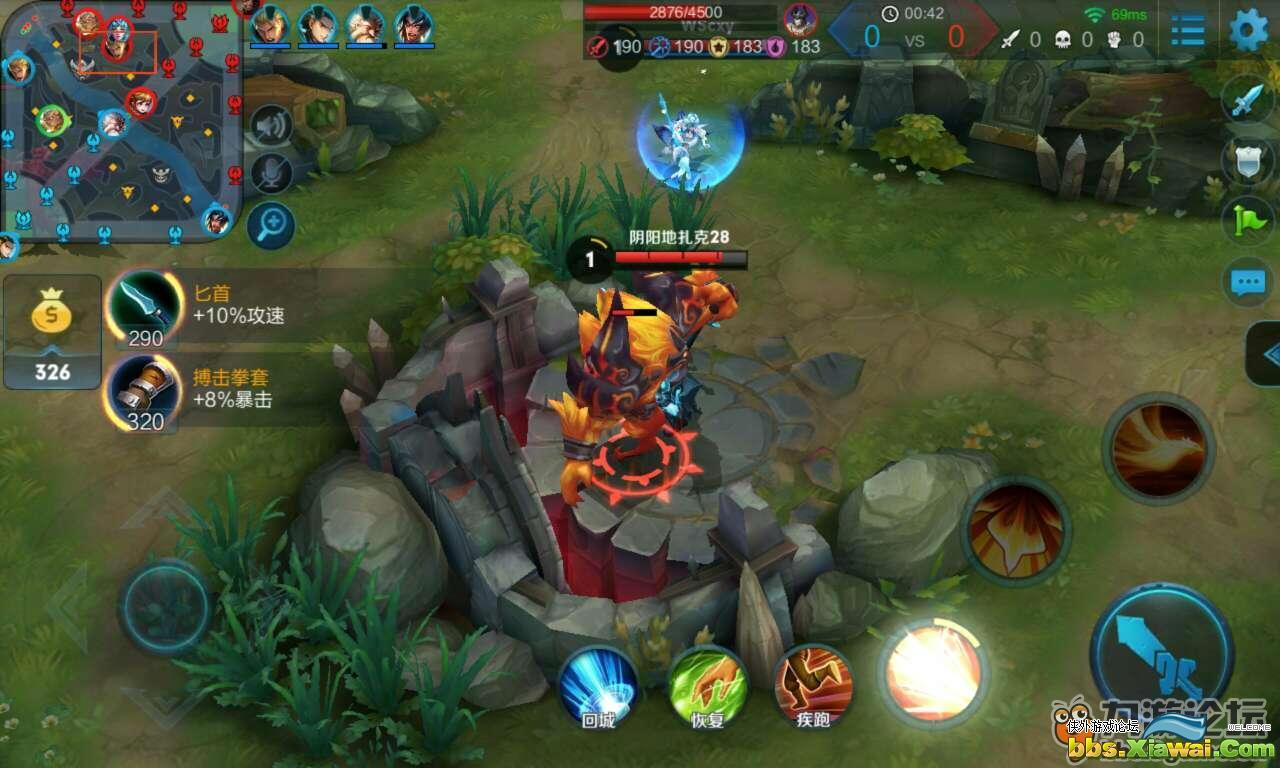Open the scoreboard list icon

click(1187, 30)
